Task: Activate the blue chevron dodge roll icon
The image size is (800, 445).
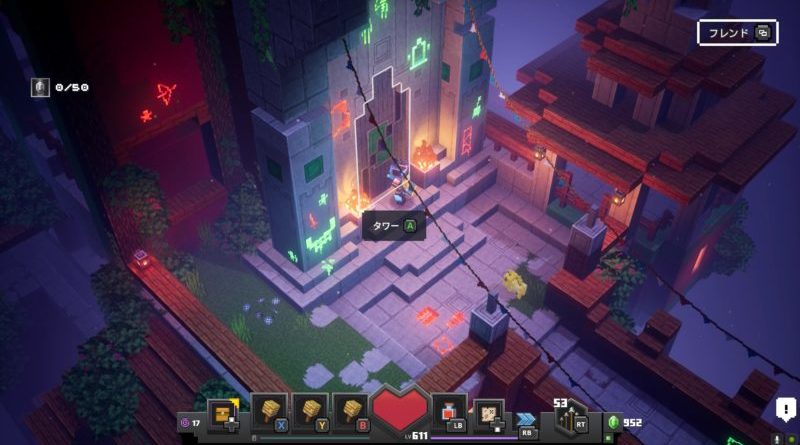Action: point(526,418)
